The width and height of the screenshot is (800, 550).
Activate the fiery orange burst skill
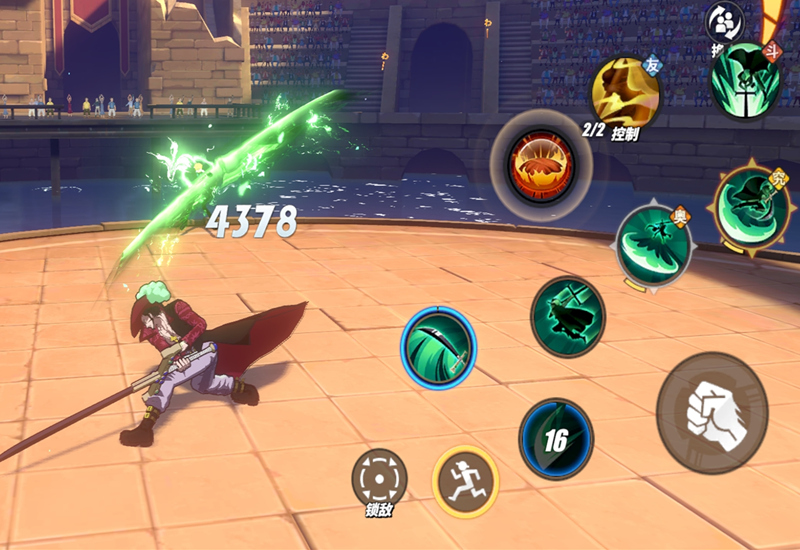pos(540,162)
